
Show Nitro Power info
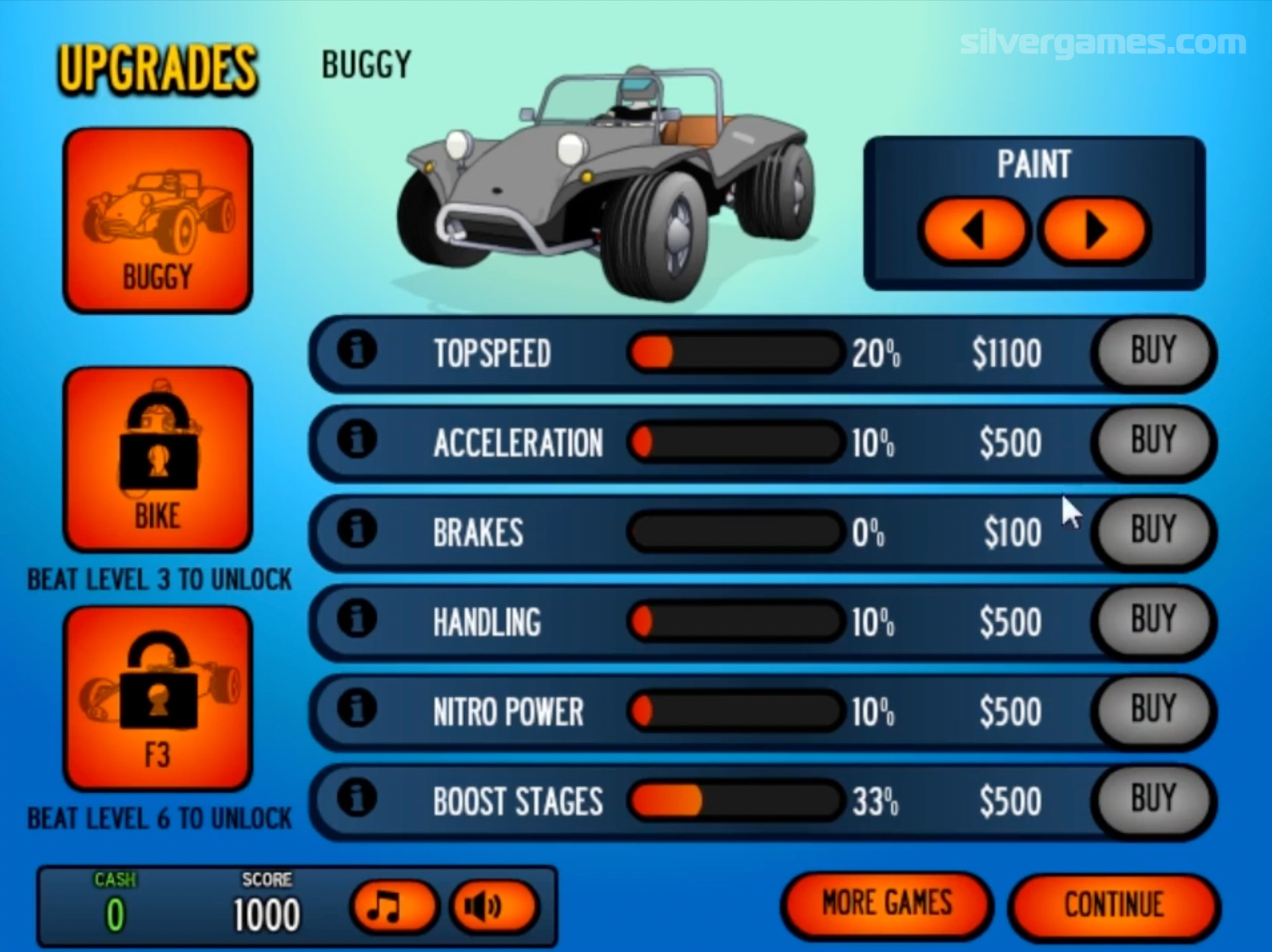point(357,708)
